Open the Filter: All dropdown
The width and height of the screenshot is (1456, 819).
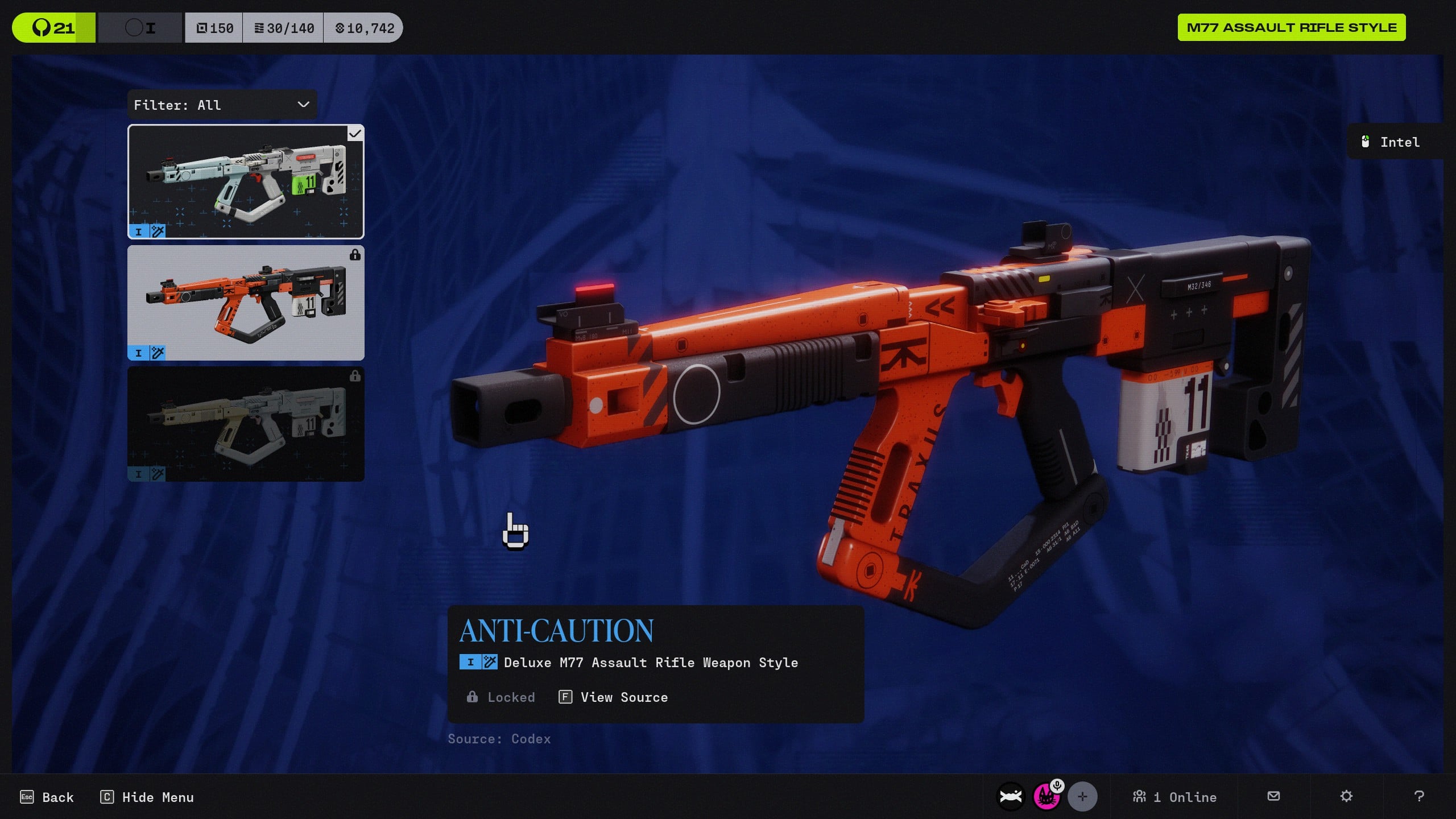click(222, 105)
